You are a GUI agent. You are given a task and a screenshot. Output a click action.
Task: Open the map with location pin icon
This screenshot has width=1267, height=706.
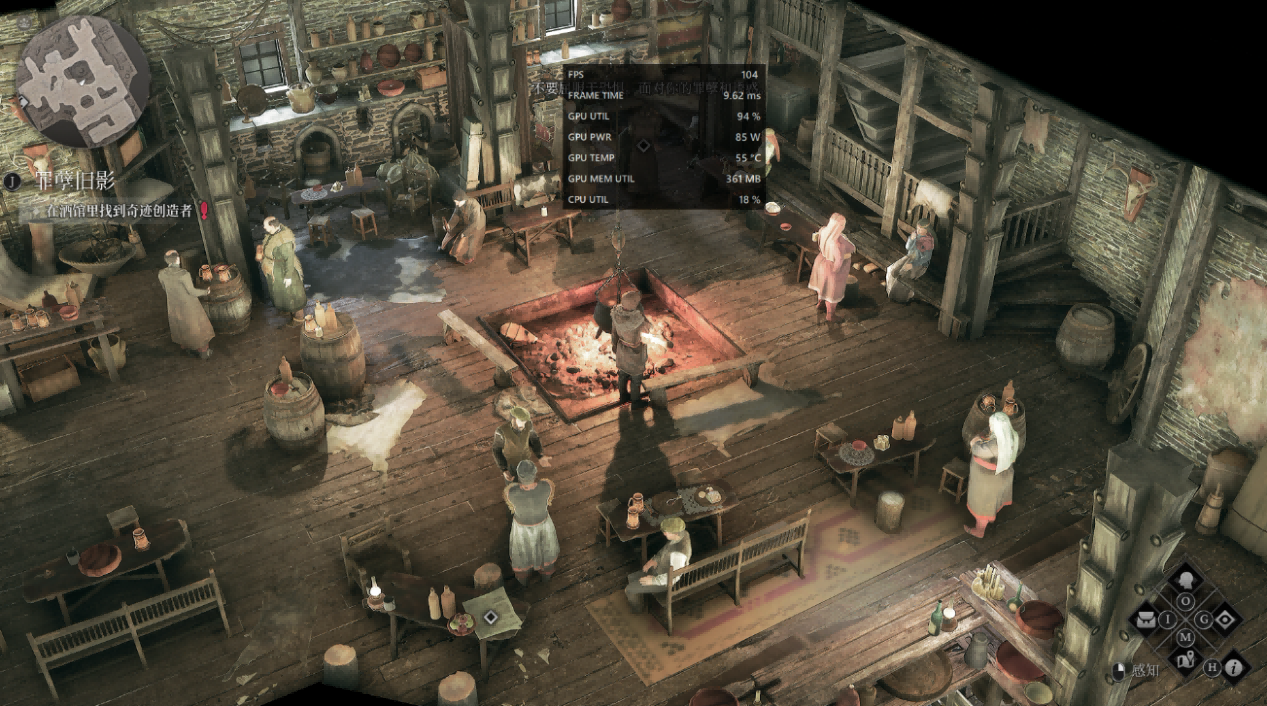(x=1186, y=659)
